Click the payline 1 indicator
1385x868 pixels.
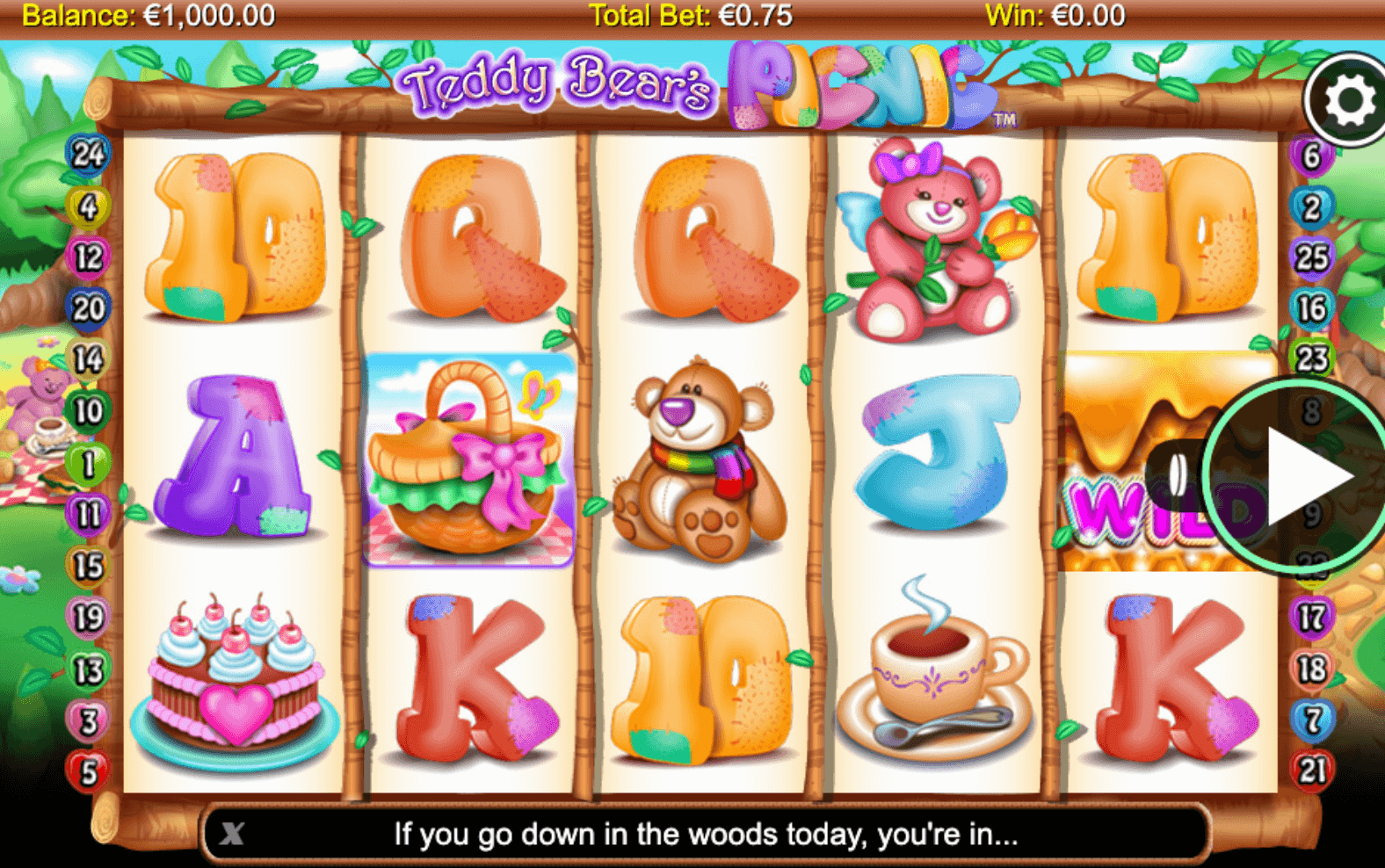click(88, 463)
